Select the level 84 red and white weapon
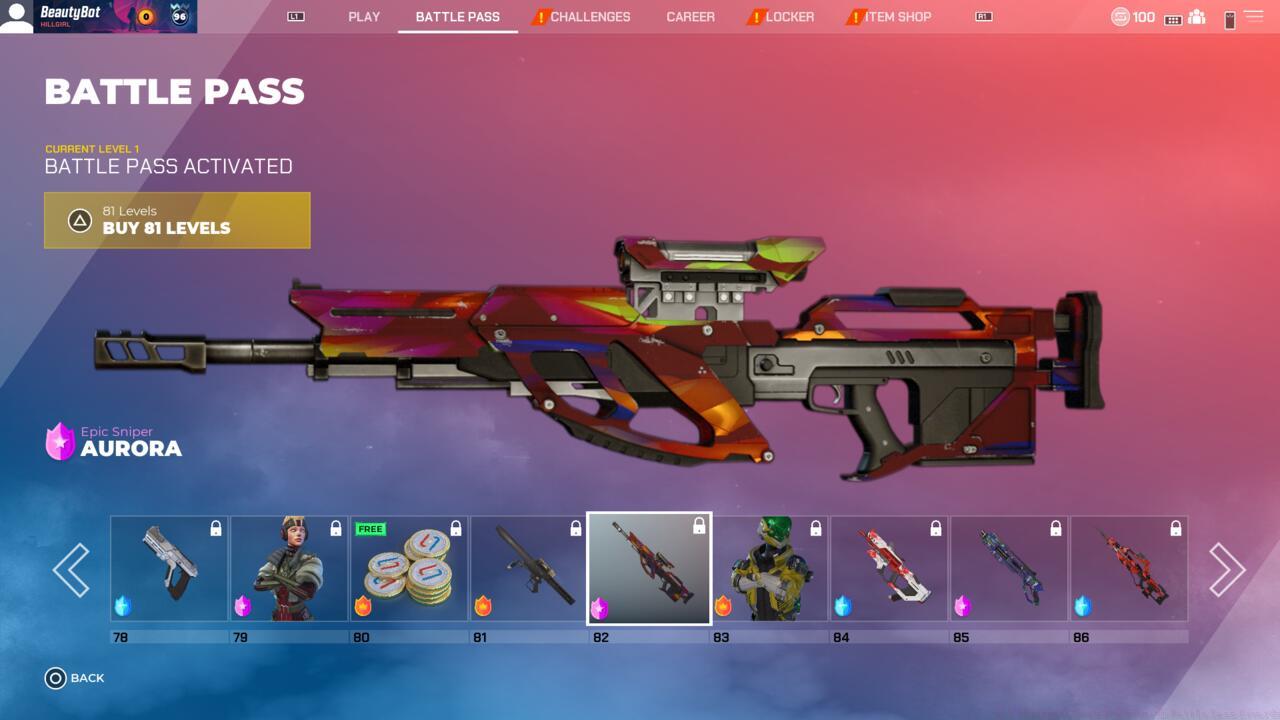Image resolution: width=1280 pixels, height=720 pixels. pyautogui.click(x=889, y=568)
